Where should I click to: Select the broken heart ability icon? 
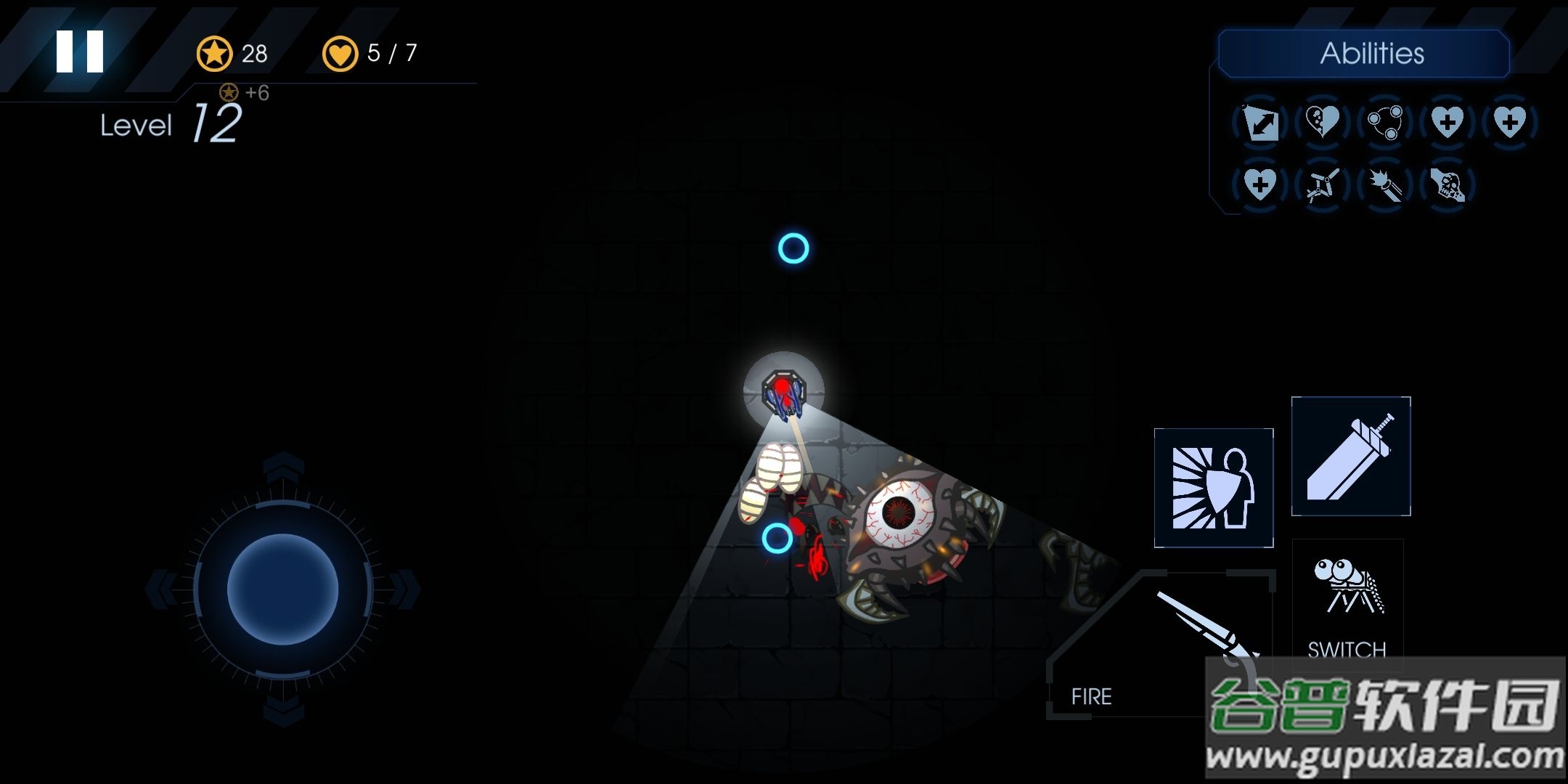[1322, 122]
